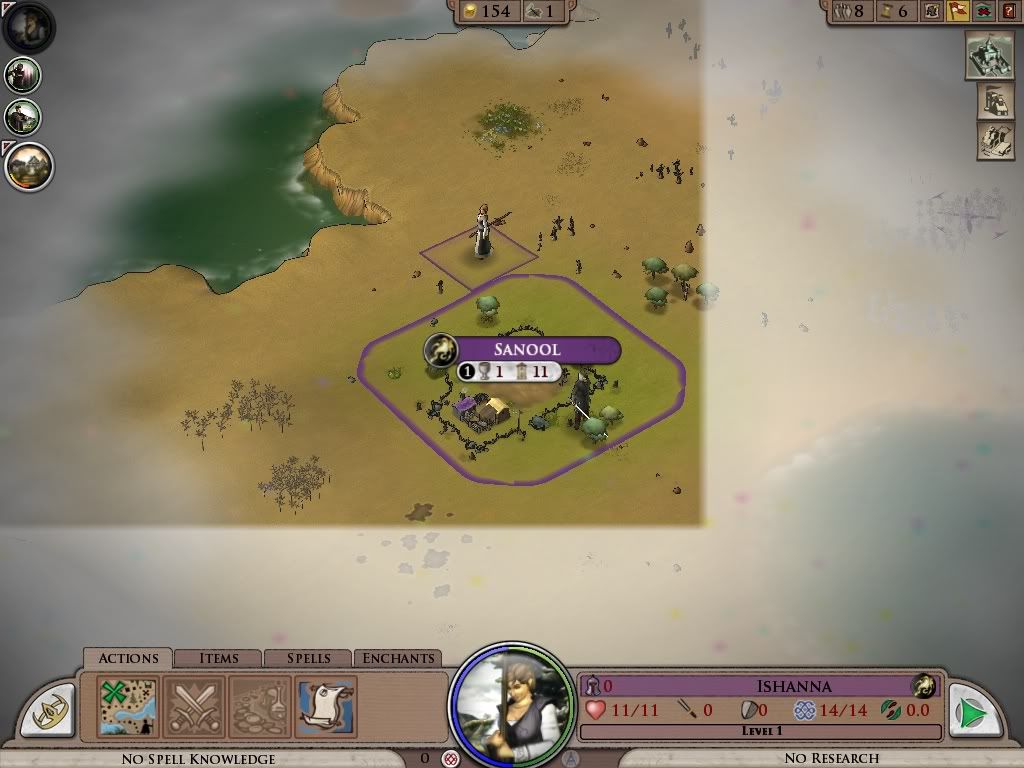Use the white scroll action icon
The height and width of the screenshot is (768, 1024).
[326, 706]
